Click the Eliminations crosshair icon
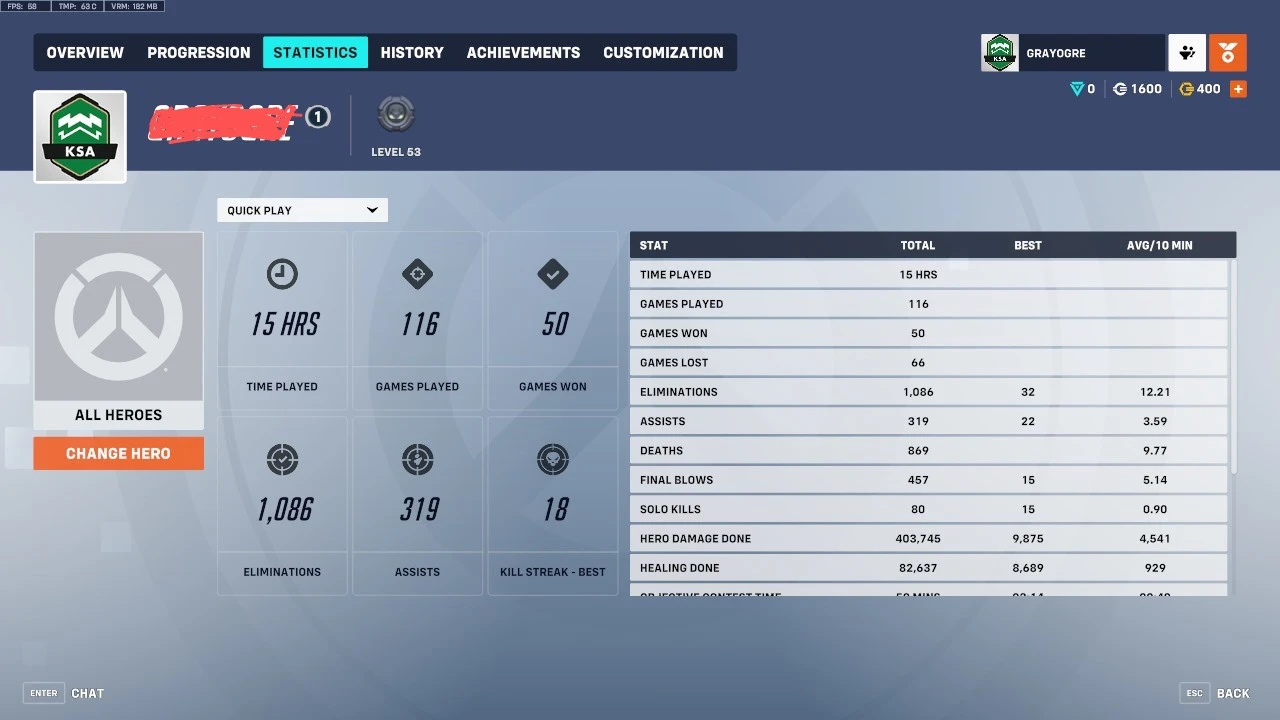1280x720 pixels. pos(282,460)
